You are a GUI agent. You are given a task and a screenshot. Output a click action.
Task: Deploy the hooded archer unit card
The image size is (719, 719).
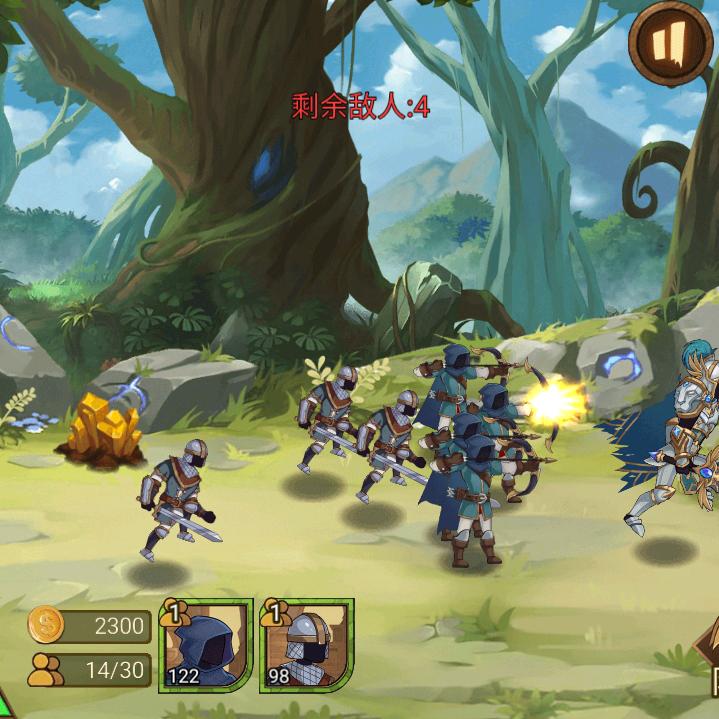[206, 646]
